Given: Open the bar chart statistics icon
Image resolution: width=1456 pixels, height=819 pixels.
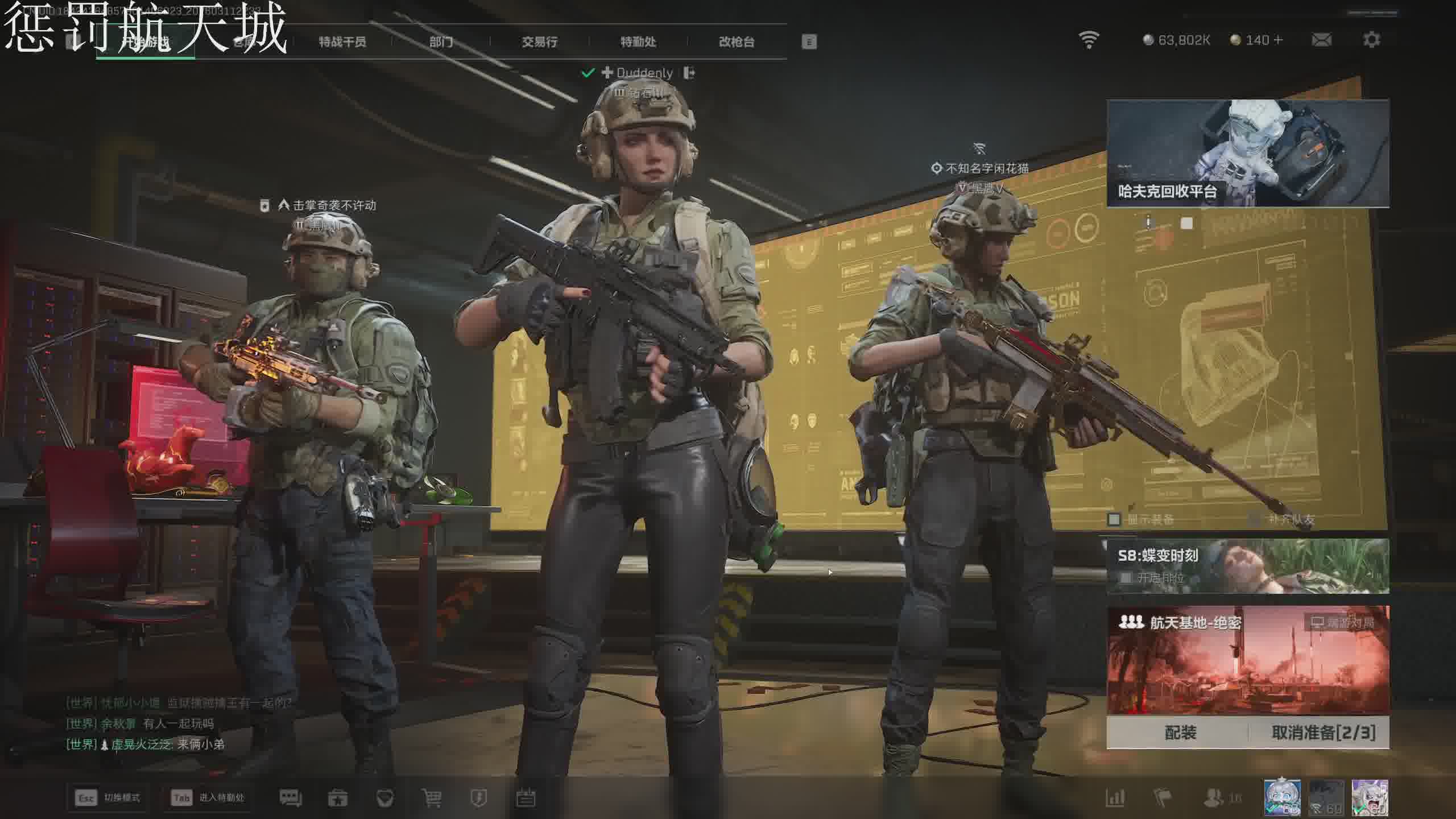Looking at the screenshot, I should point(1115,797).
